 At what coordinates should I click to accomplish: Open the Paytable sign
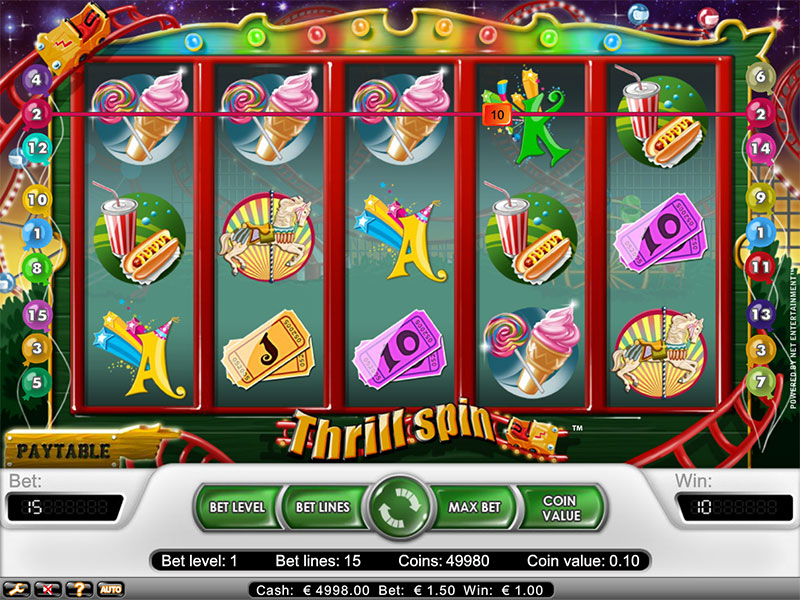point(62,450)
